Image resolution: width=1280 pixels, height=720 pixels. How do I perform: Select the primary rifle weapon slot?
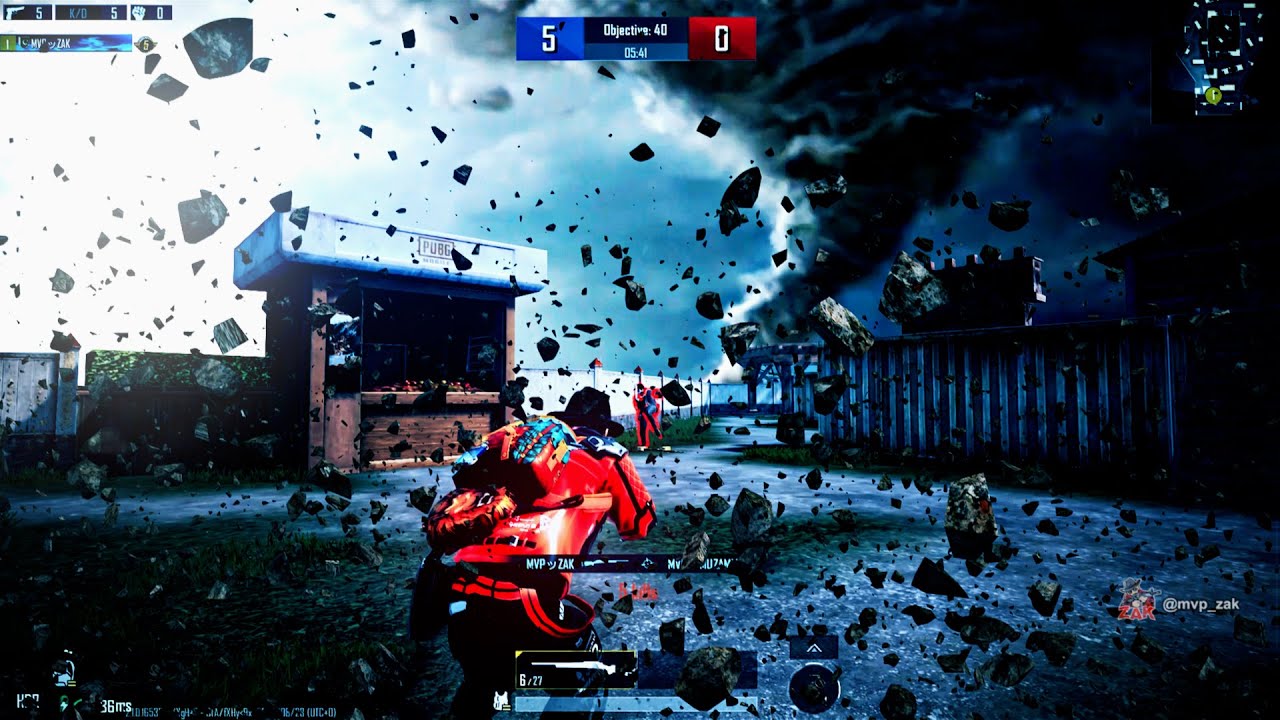[x=576, y=670]
